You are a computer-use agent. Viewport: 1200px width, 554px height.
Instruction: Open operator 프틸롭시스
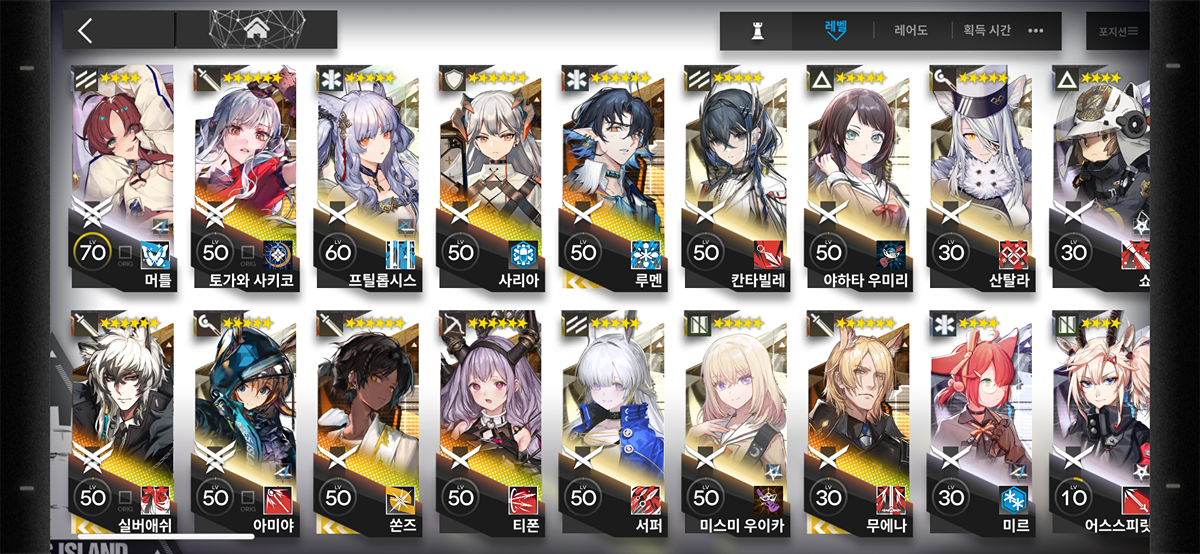tap(367, 178)
